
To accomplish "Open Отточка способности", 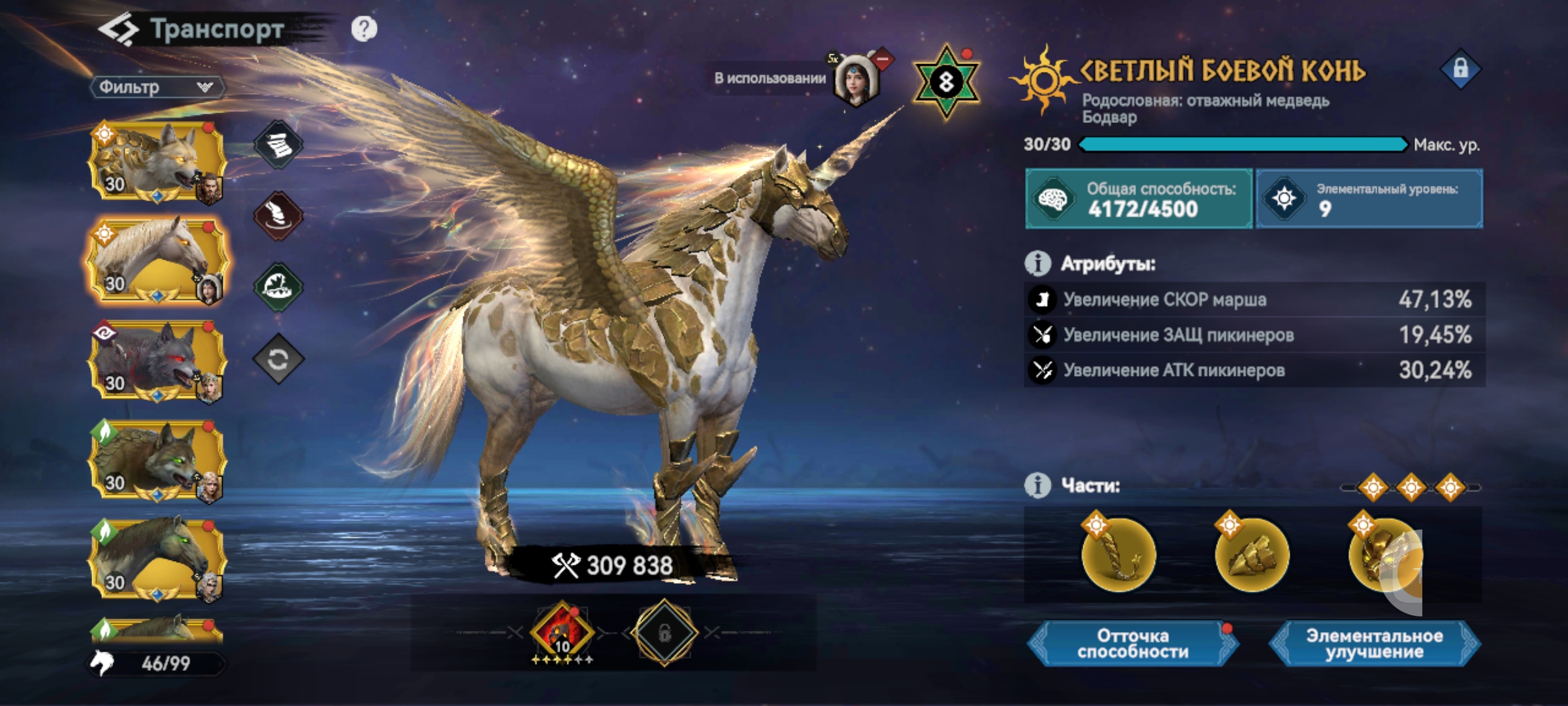I will 1132,644.
